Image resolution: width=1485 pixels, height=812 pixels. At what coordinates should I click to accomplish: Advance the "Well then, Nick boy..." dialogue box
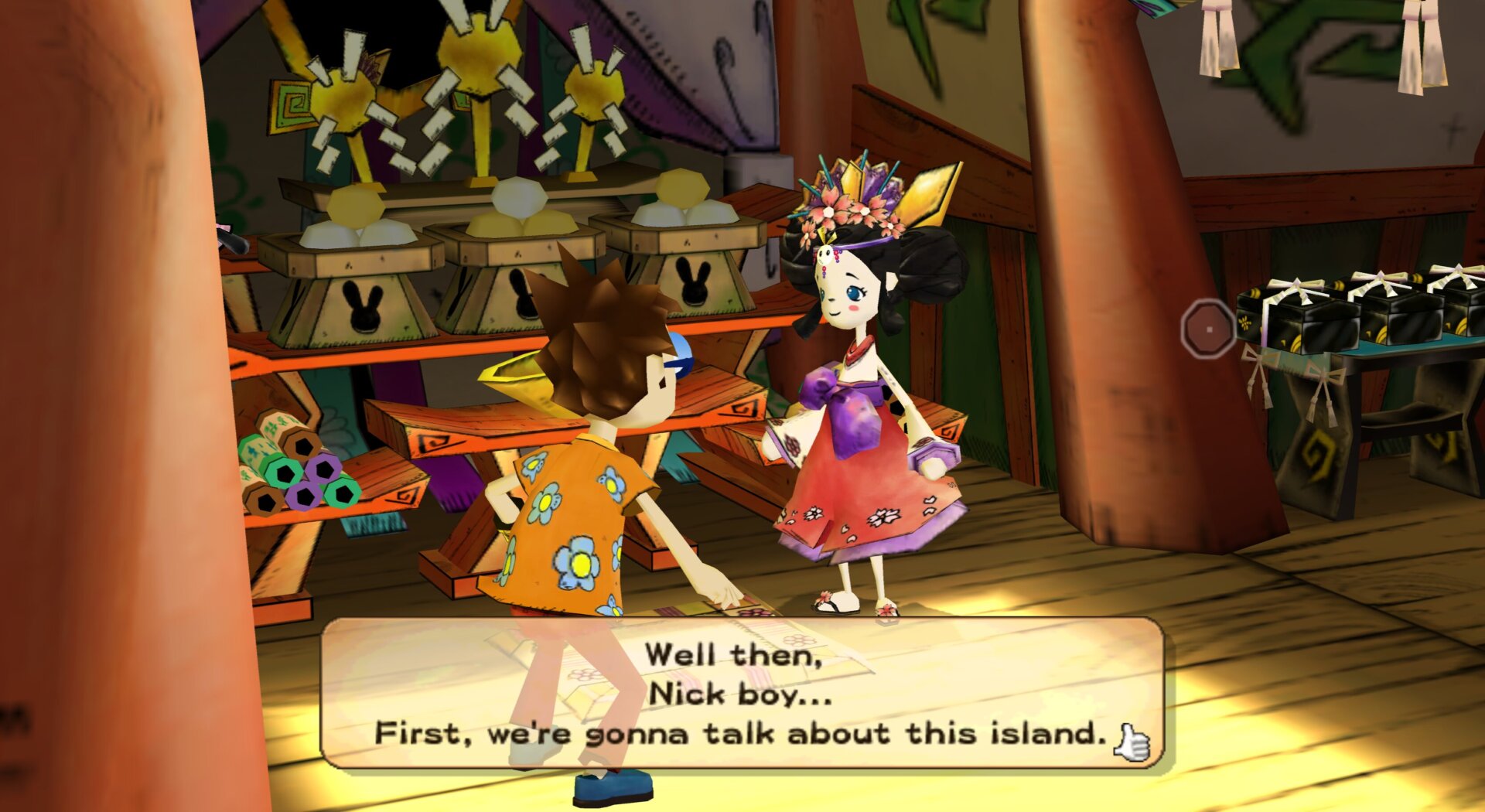[x=741, y=693]
